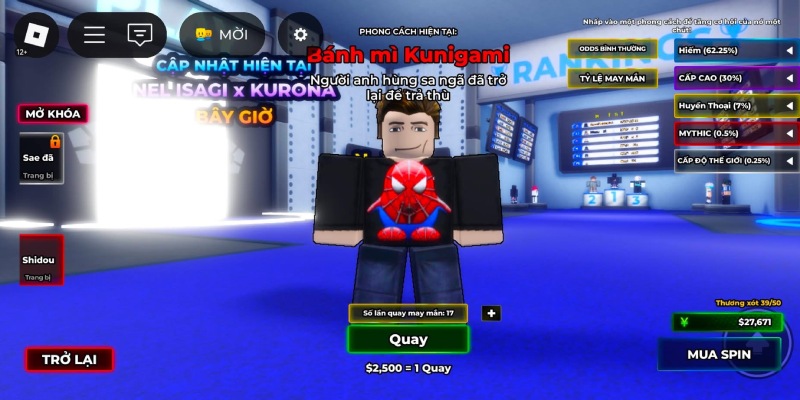Add lucky spins with the plus button
Viewport: 800px width, 400px height.
pyautogui.click(x=490, y=313)
